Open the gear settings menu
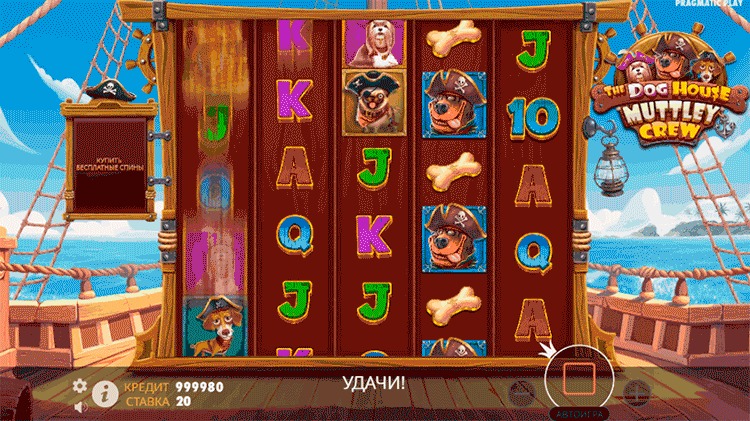The image size is (750, 421). (x=79, y=384)
